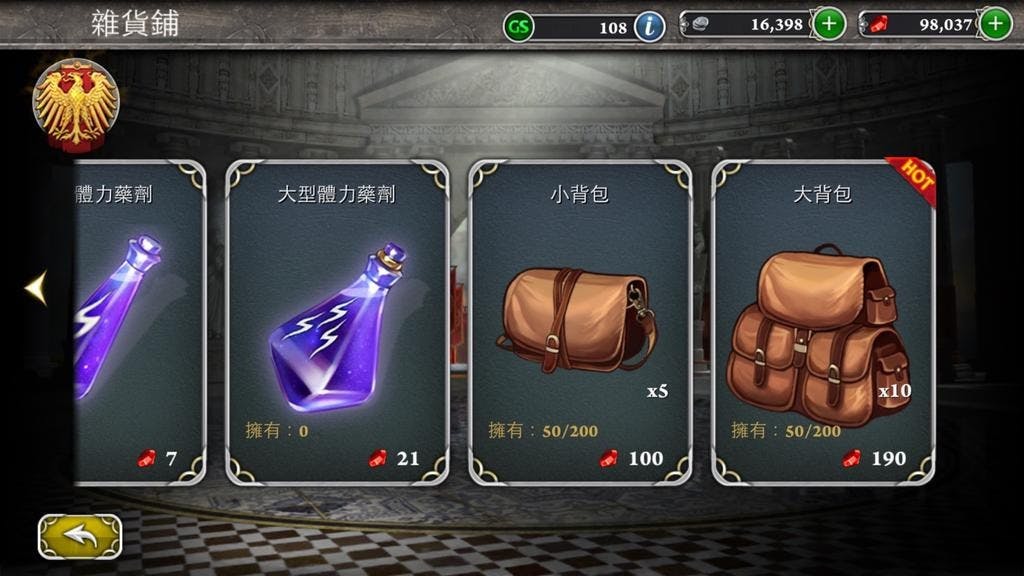Viewport: 1024px width, 576px height.
Task: Add more silver coins with plus button
Action: [829, 24]
